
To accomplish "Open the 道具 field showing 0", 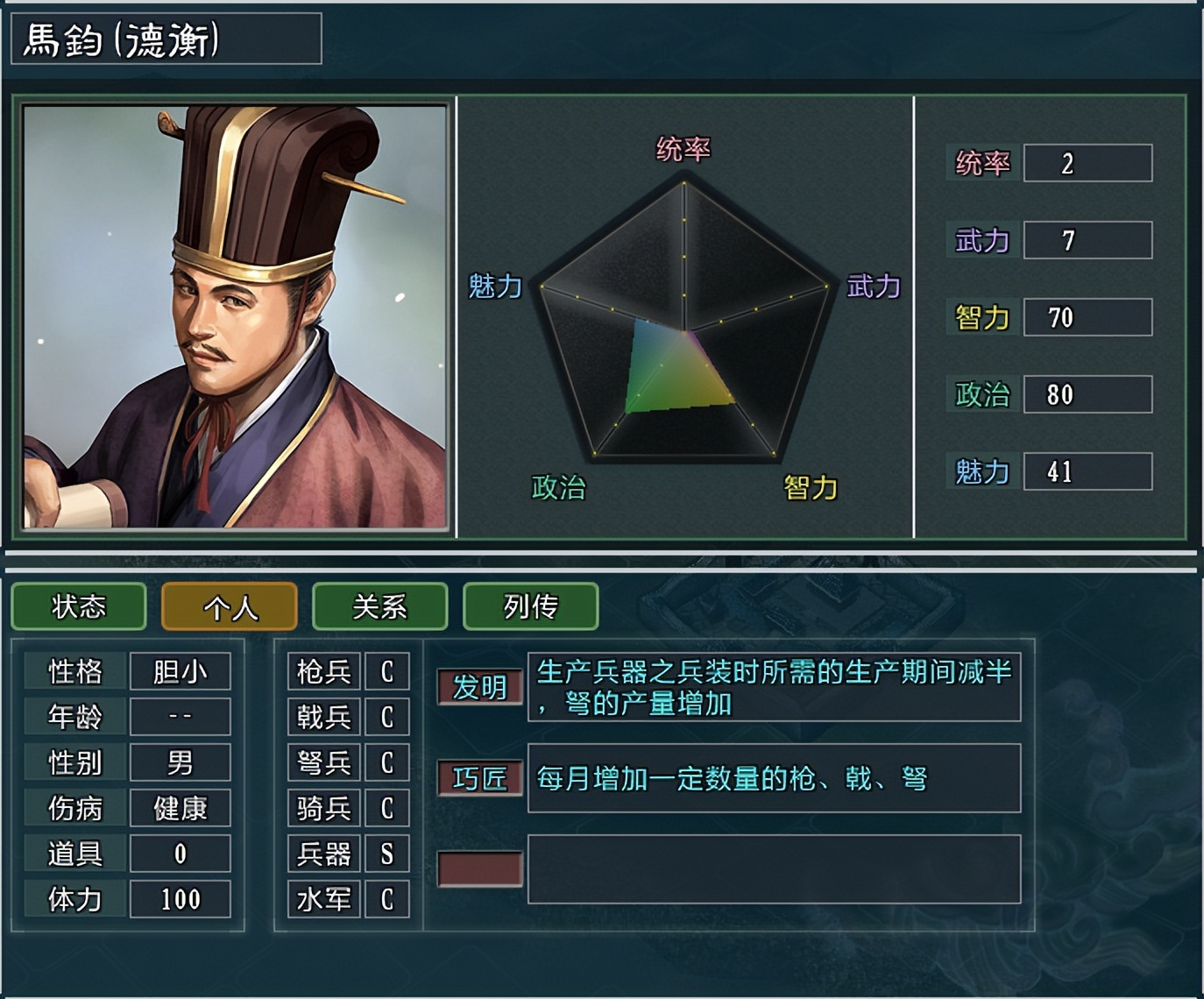I will pyautogui.click(x=180, y=854).
